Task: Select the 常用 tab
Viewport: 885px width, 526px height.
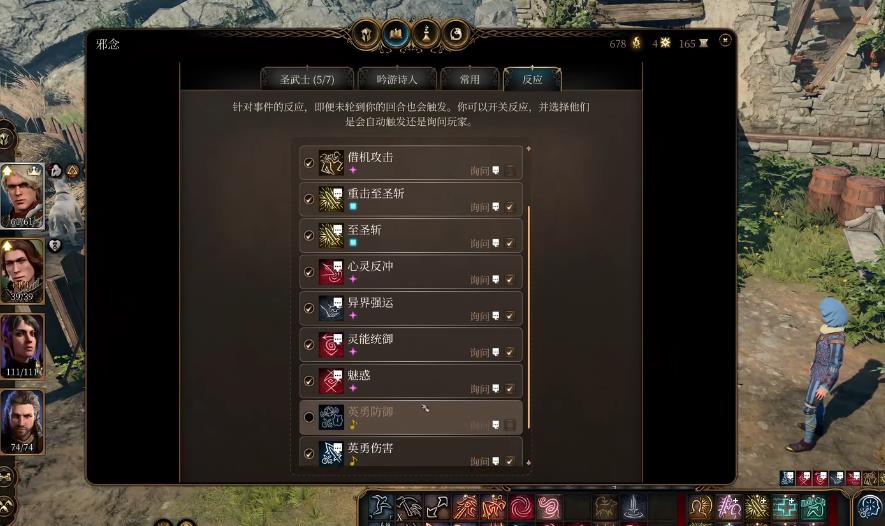Action: pyautogui.click(x=469, y=79)
